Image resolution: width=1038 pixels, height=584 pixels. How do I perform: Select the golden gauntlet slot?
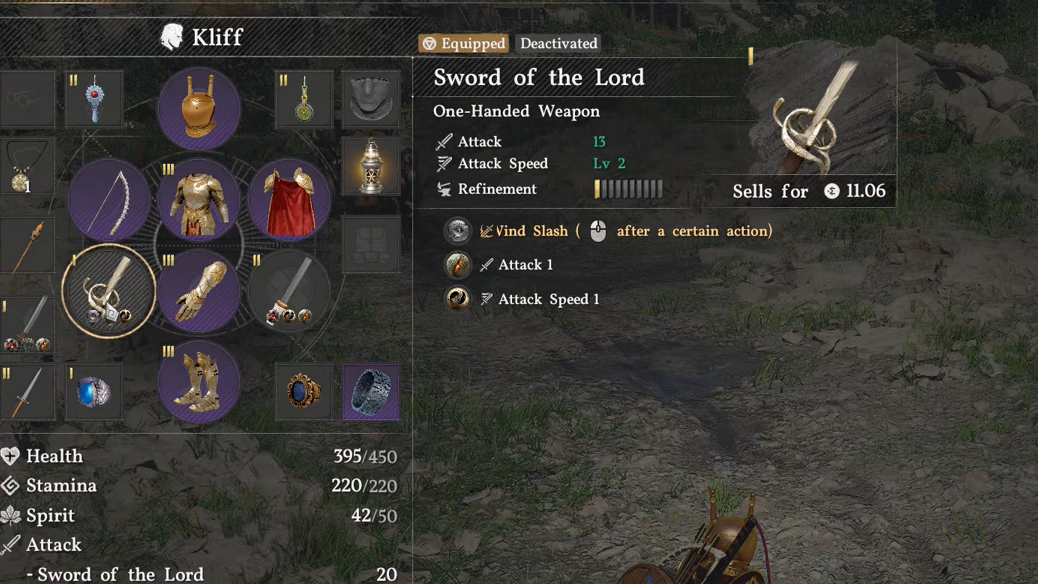point(199,291)
